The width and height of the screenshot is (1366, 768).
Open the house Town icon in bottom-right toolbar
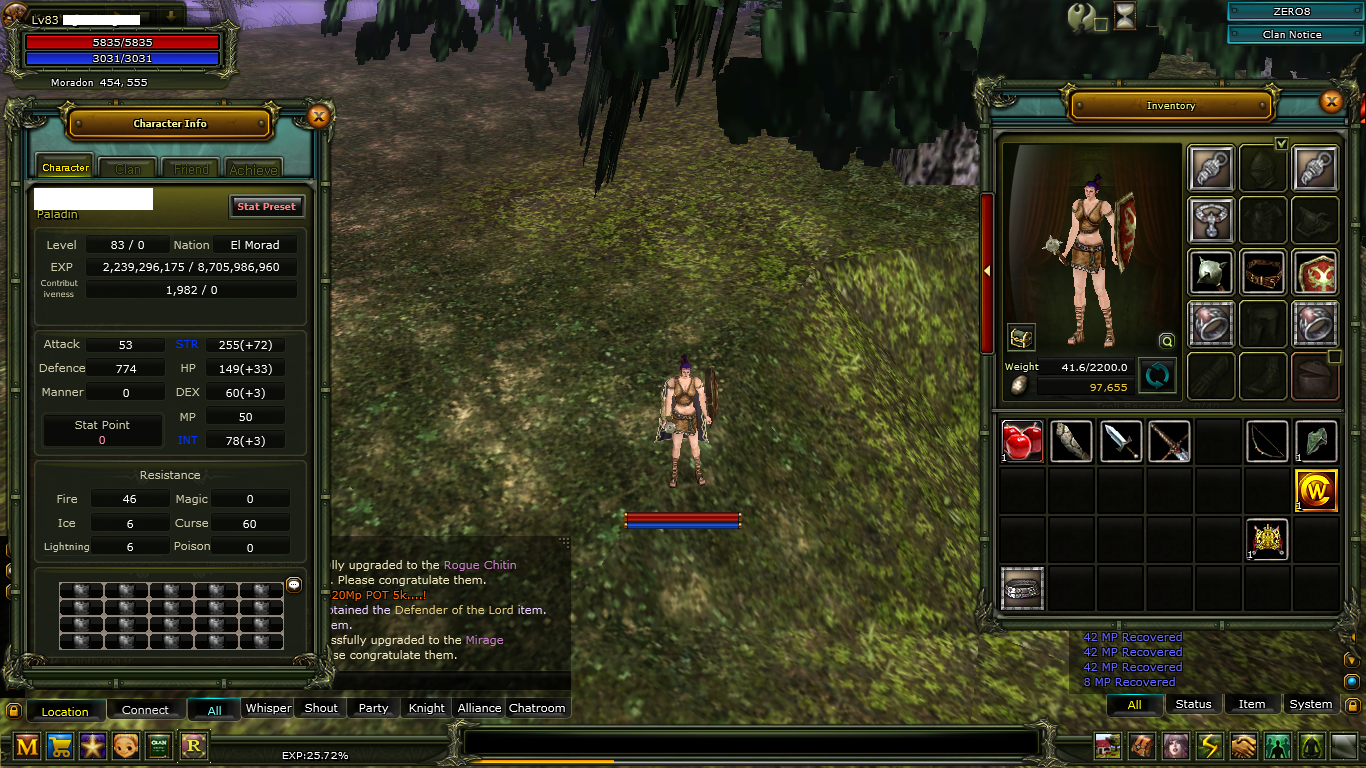pyautogui.click(x=1106, y=745)
